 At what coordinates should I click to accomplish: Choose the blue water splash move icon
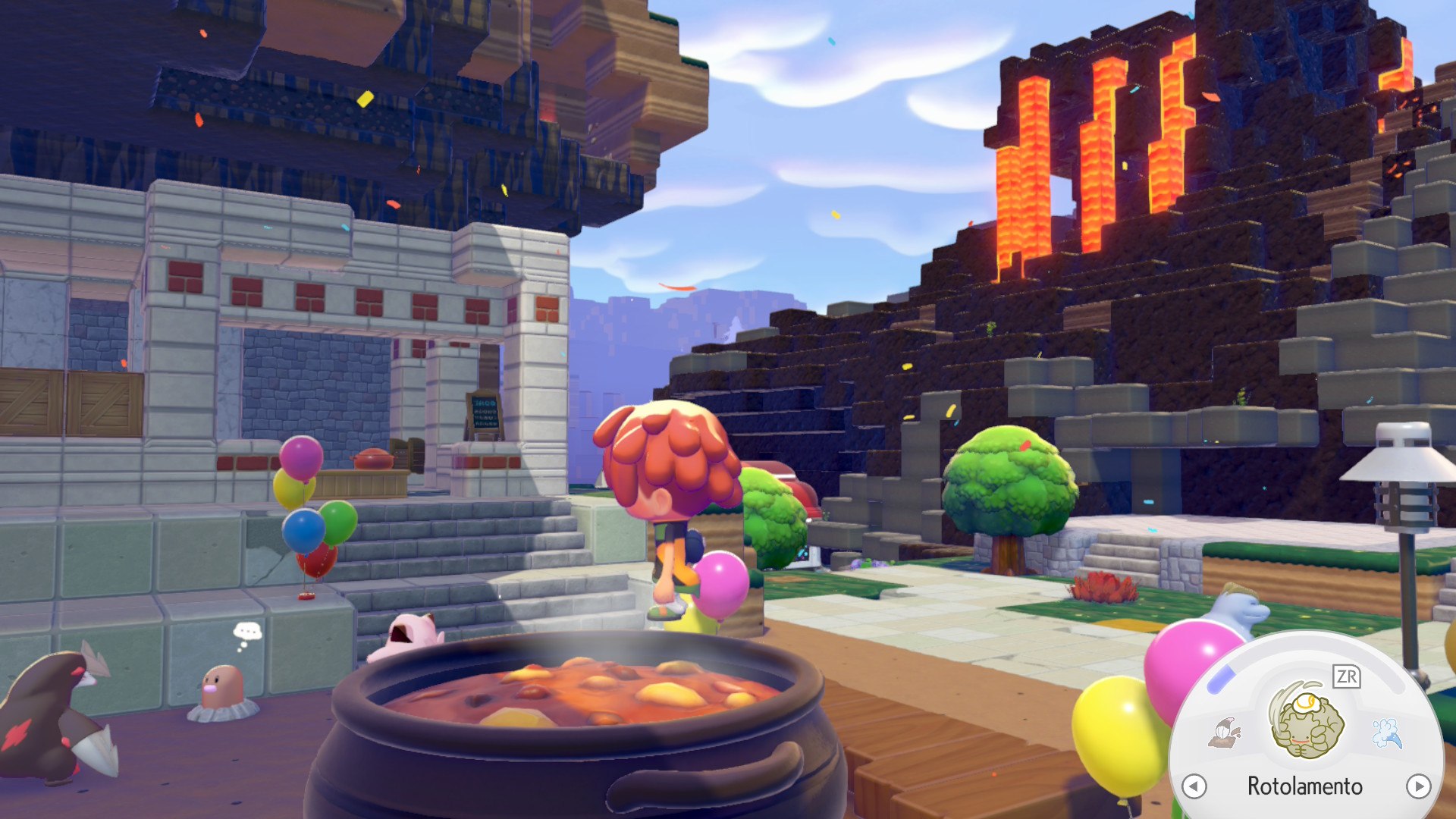tap(1387, 733)
